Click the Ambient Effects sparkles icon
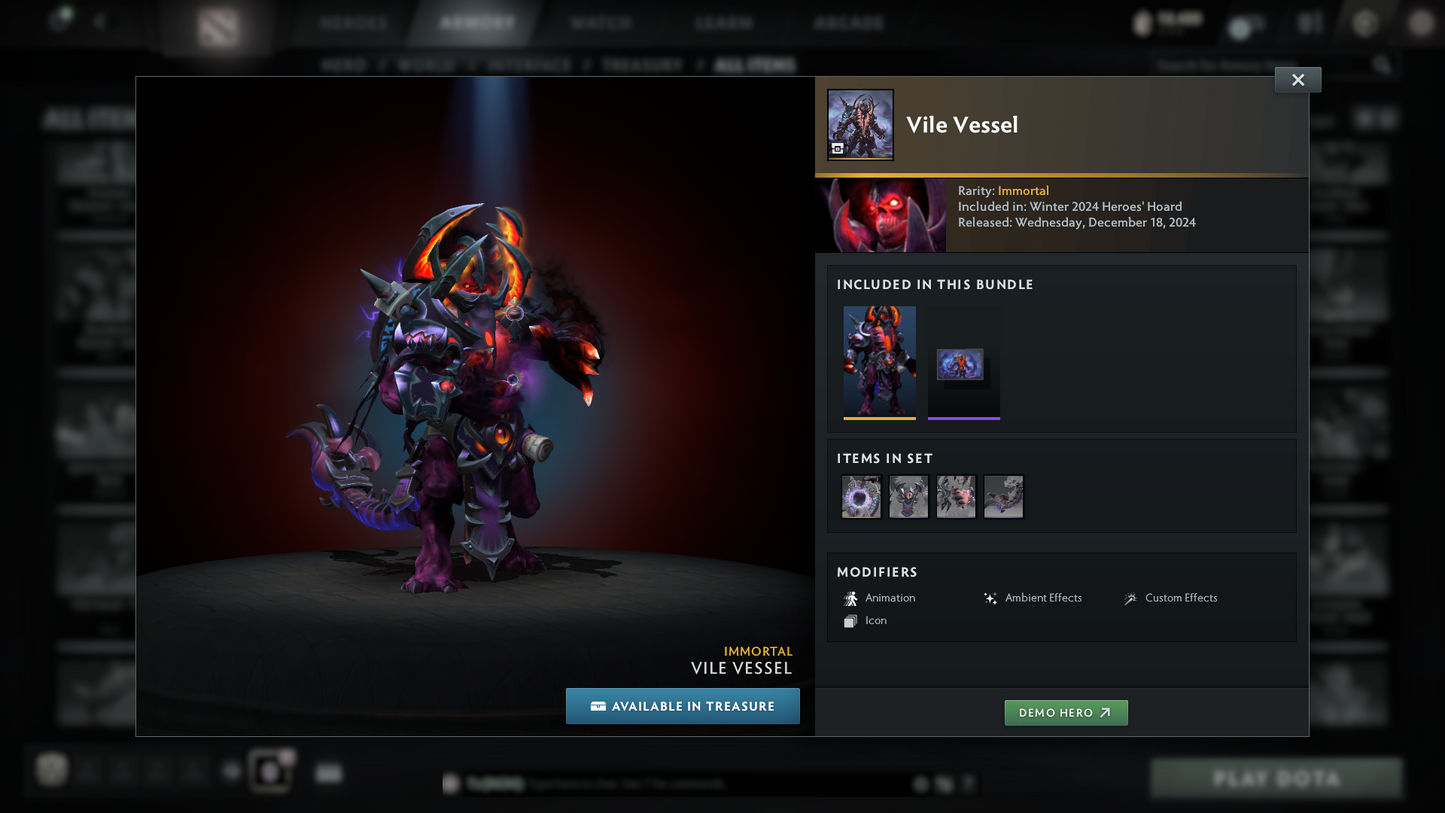The height and width of the screenshot is (813, 1445). pyautogui.click(x=990, y=597)
